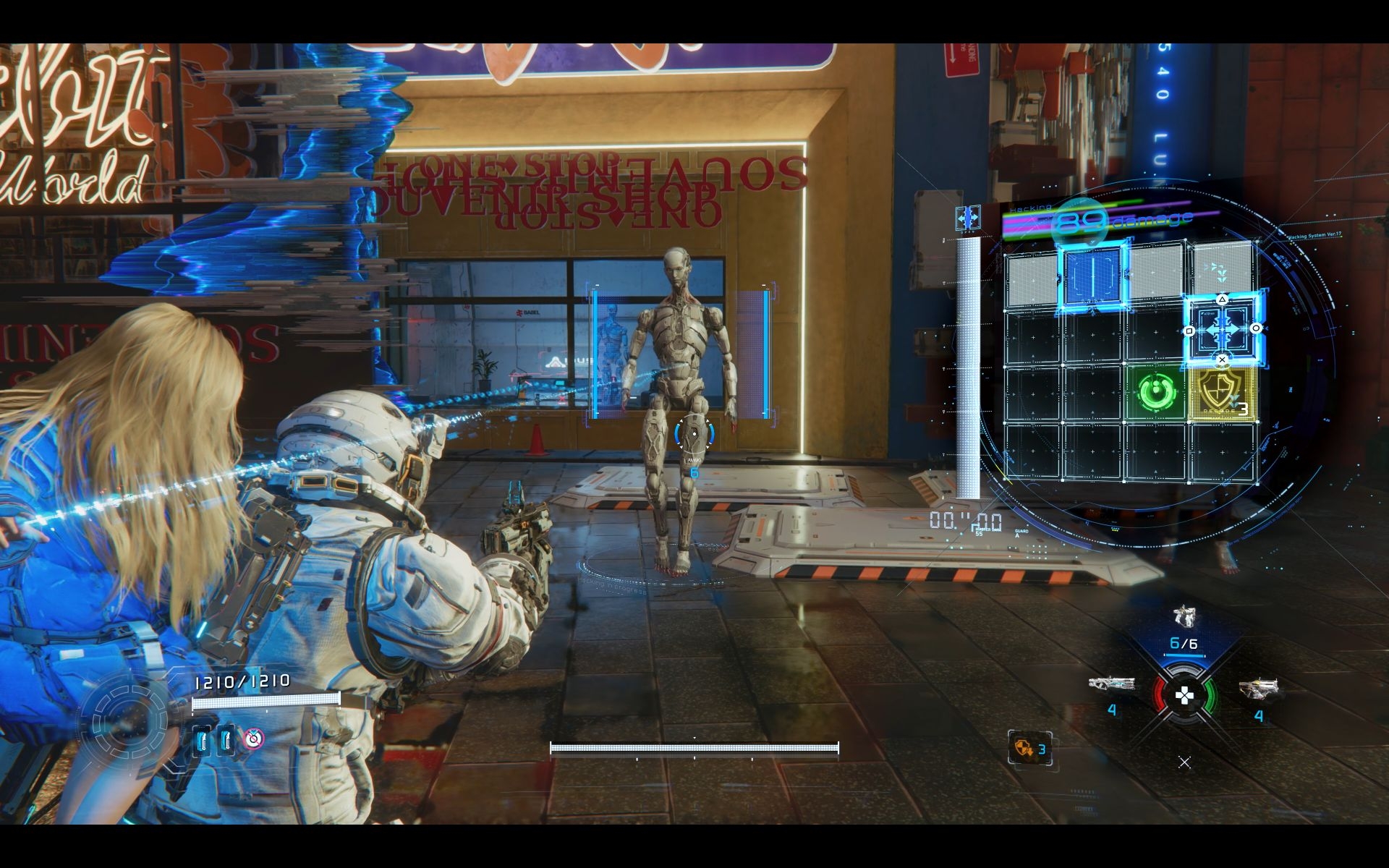
Task: Switch to the long rifle weapon
Action: (1111, 684)
